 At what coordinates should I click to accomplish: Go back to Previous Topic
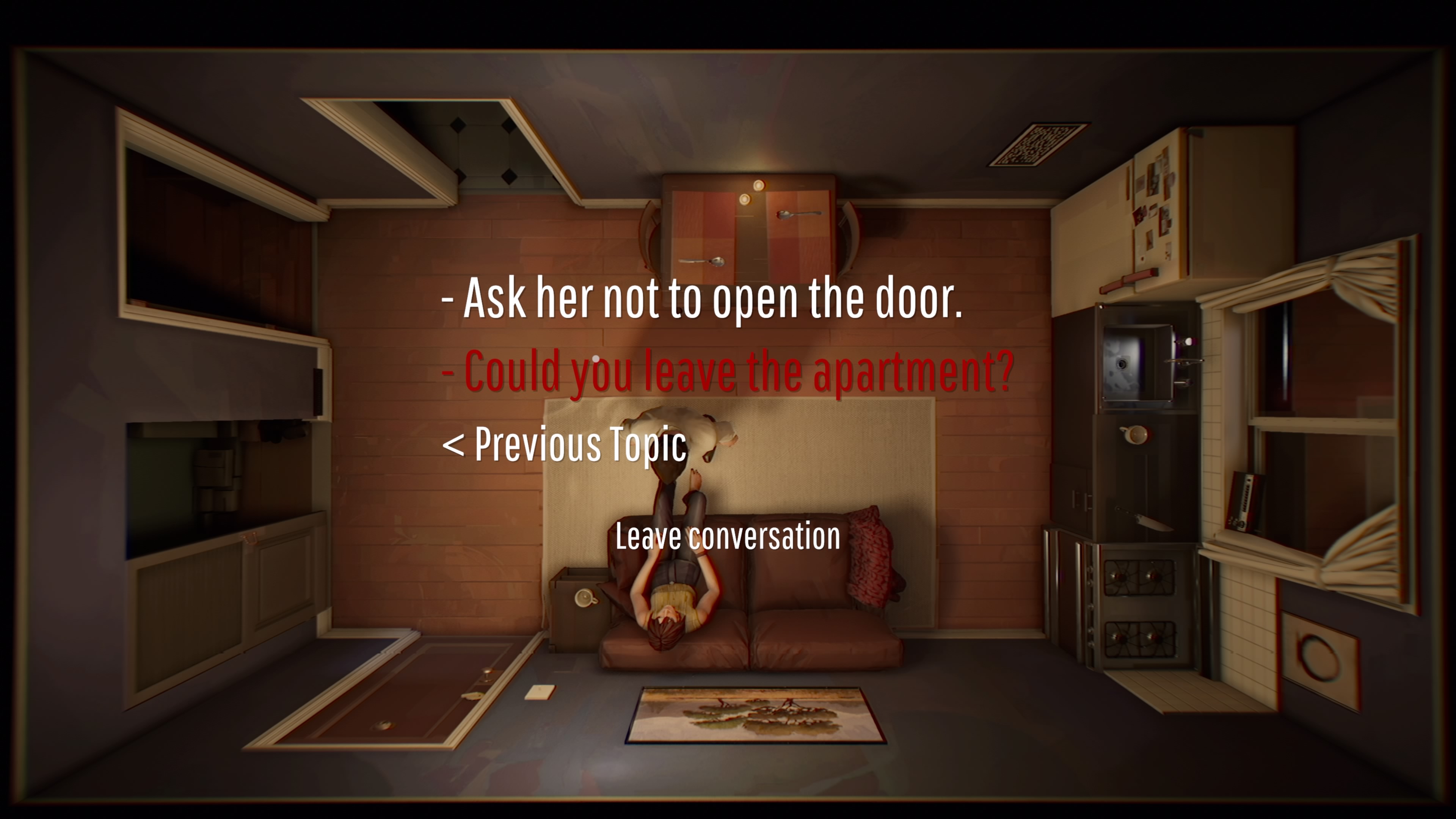564,444
